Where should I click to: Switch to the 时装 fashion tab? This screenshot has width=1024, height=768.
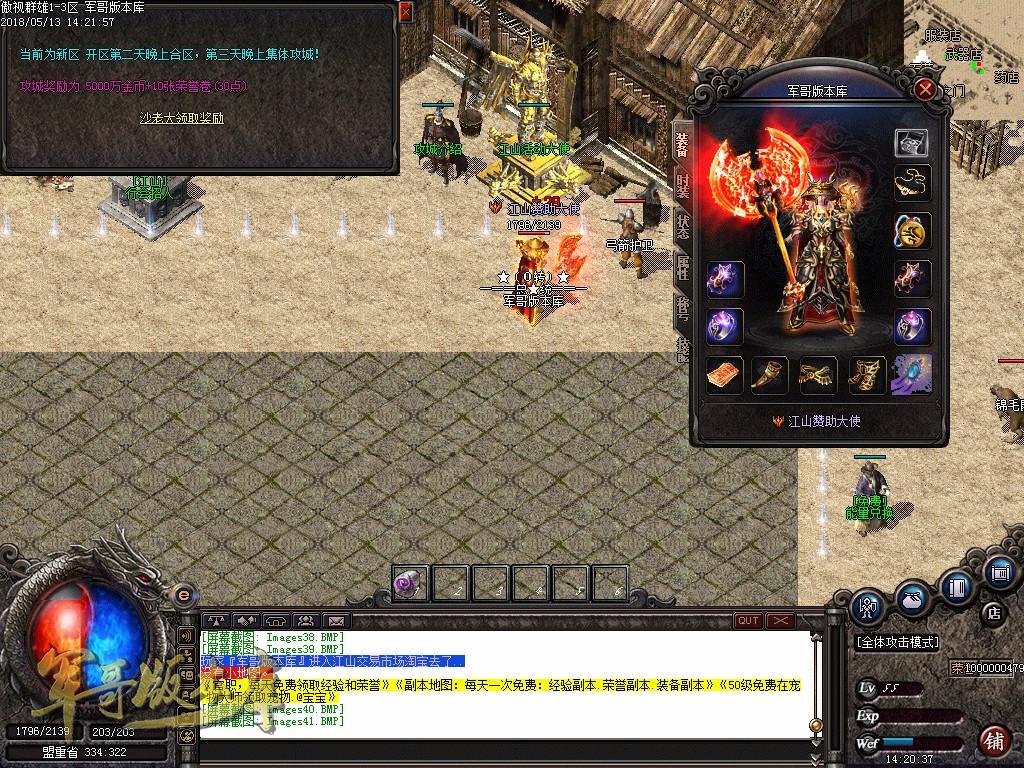tap(682, 184)
